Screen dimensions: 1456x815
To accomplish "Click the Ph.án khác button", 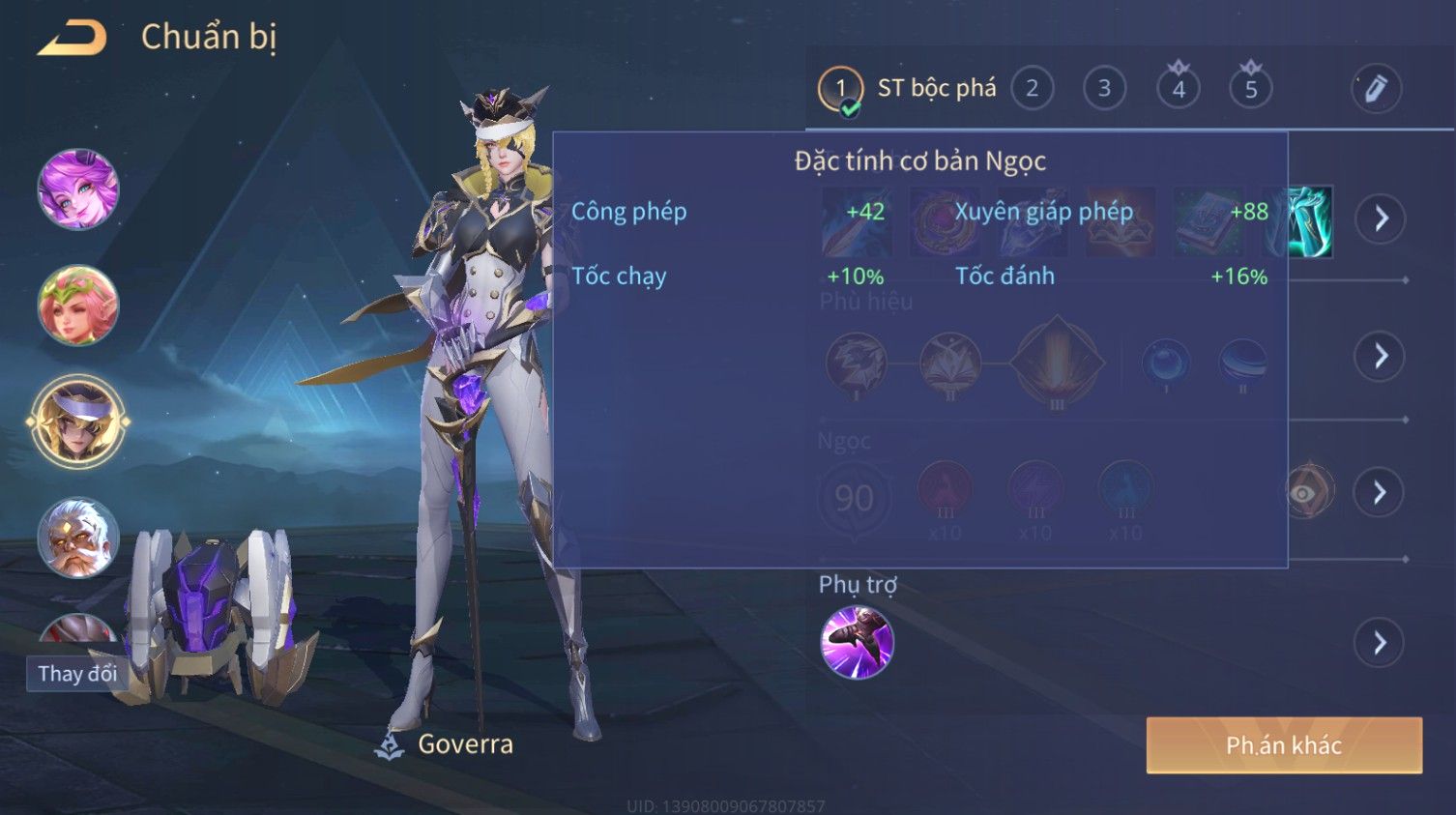I will coord(1283,745).
